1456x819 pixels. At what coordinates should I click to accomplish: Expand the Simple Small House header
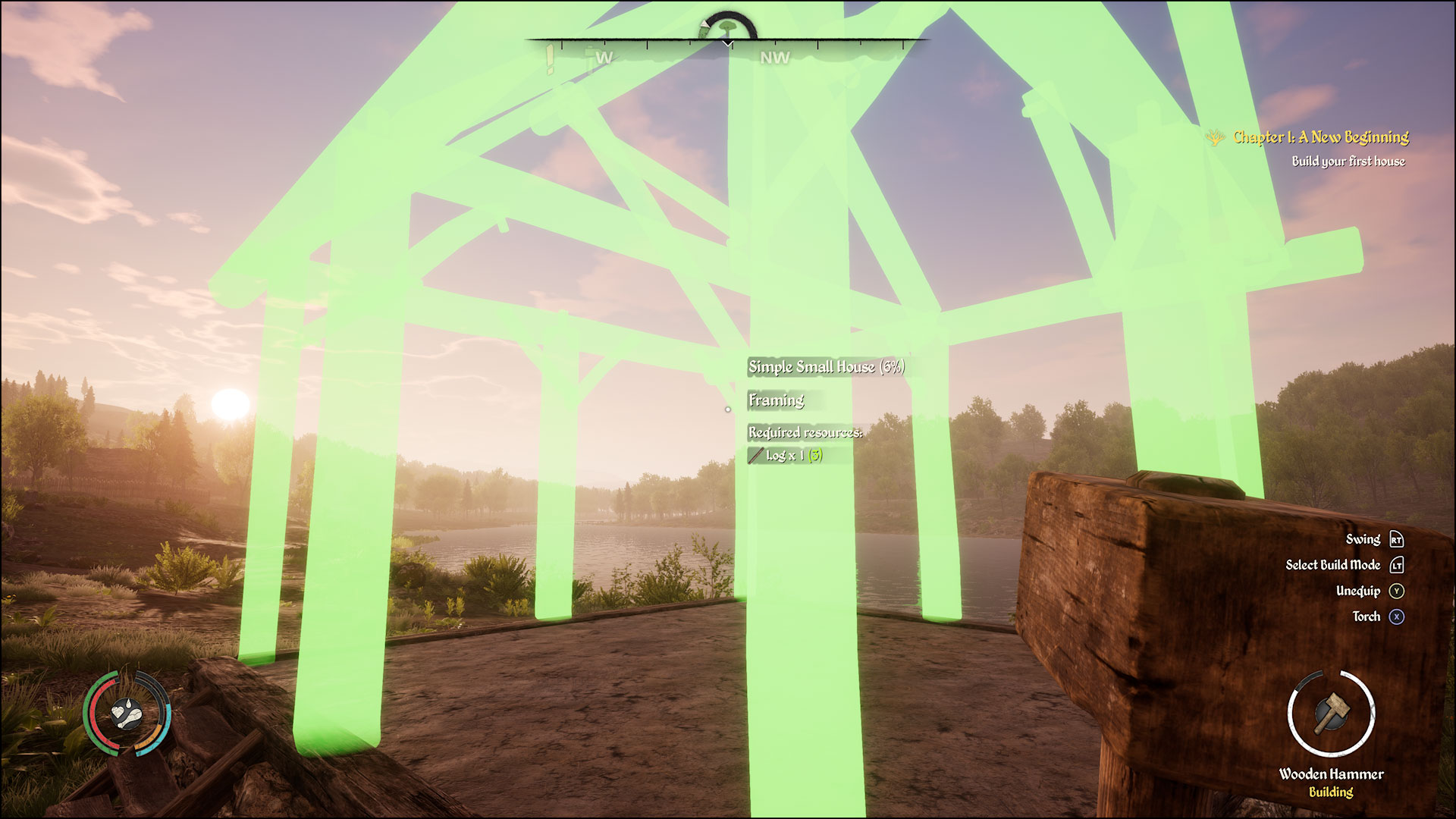pos(828,367)
